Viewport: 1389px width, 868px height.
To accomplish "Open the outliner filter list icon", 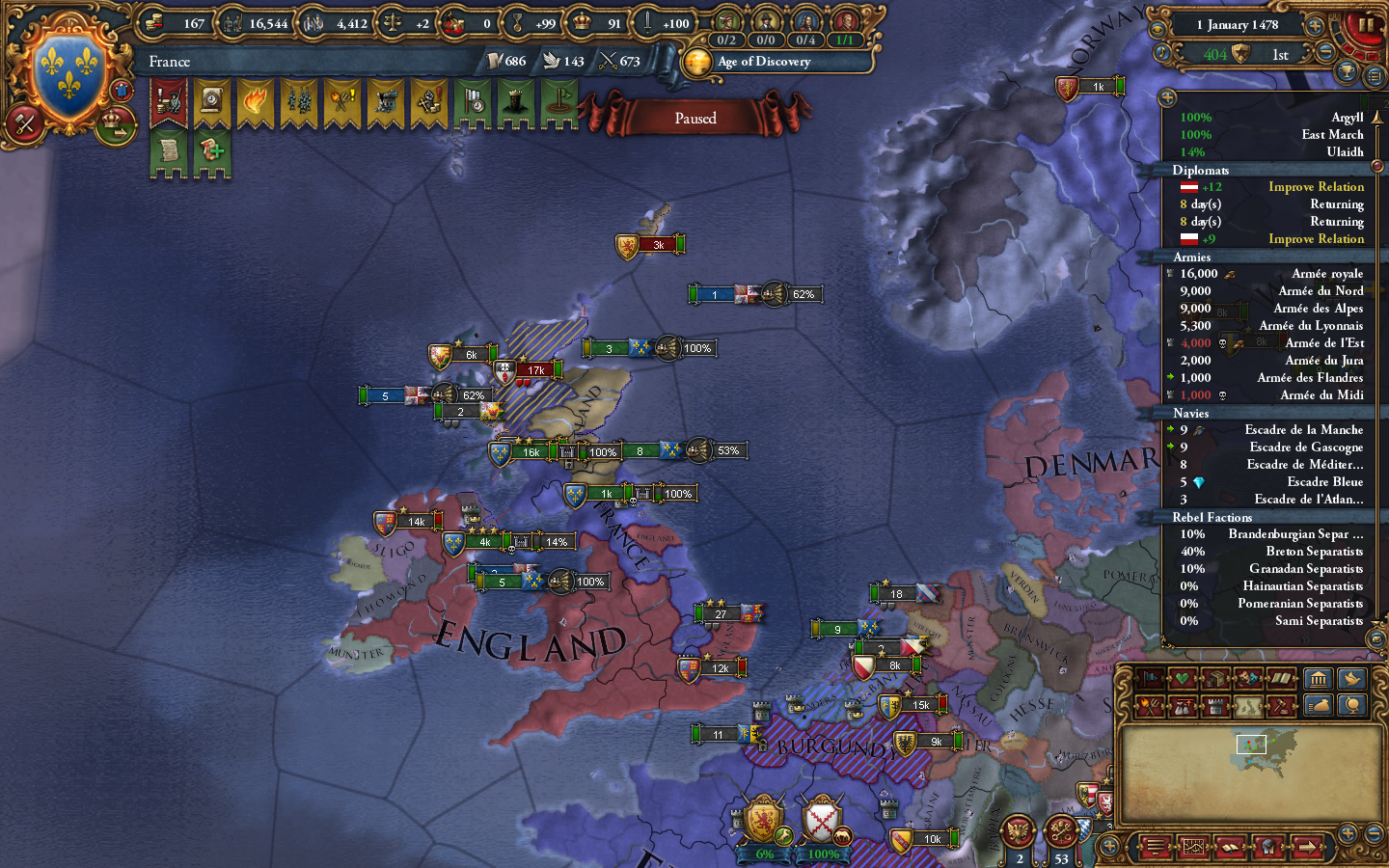I will 1373,76.
